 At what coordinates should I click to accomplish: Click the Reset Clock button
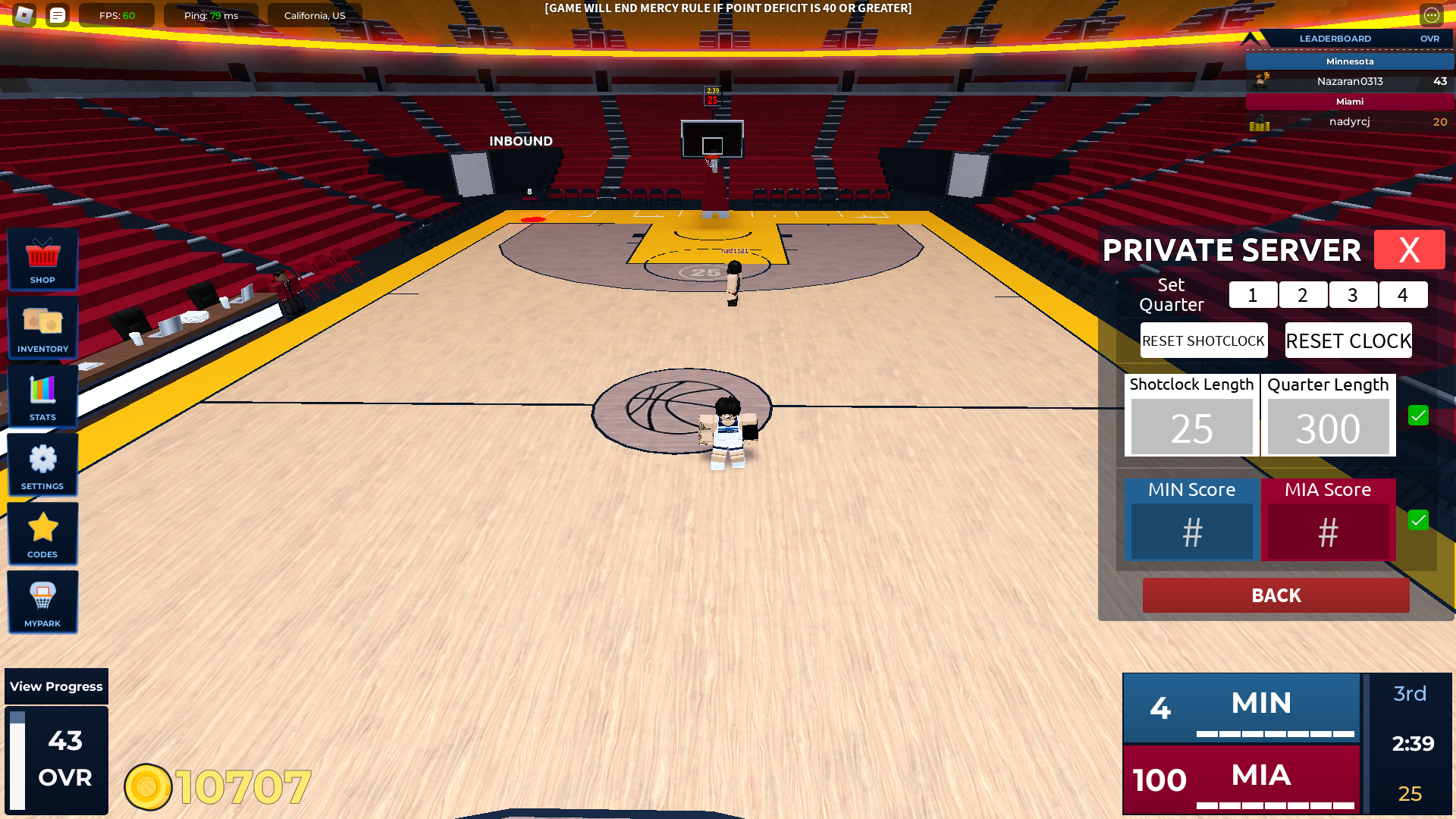[x=1348, y=340]
